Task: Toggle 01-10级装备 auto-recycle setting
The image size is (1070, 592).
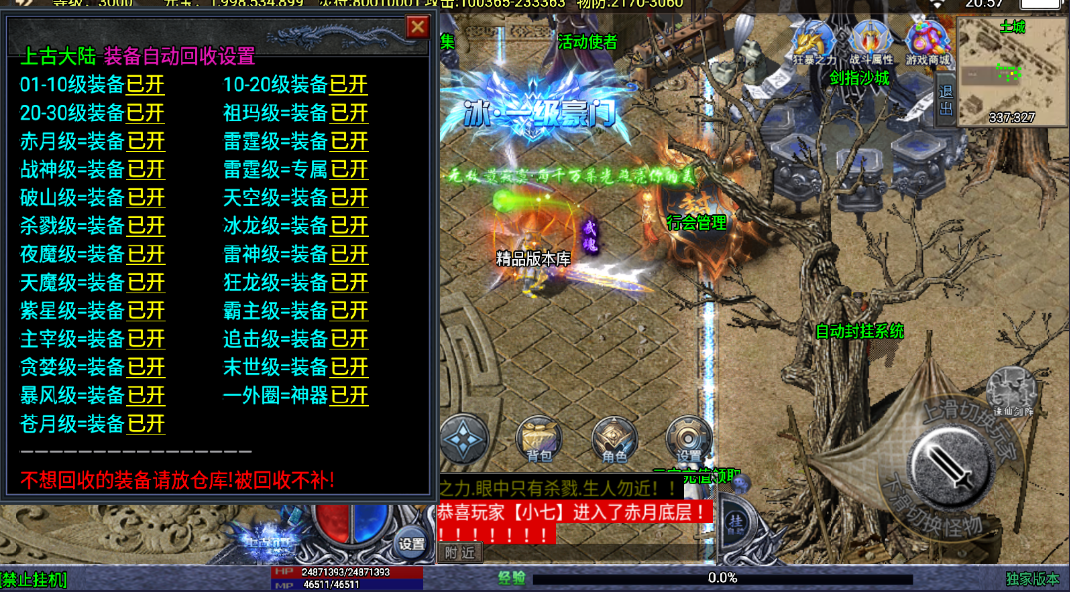Action: pos(146,85)
